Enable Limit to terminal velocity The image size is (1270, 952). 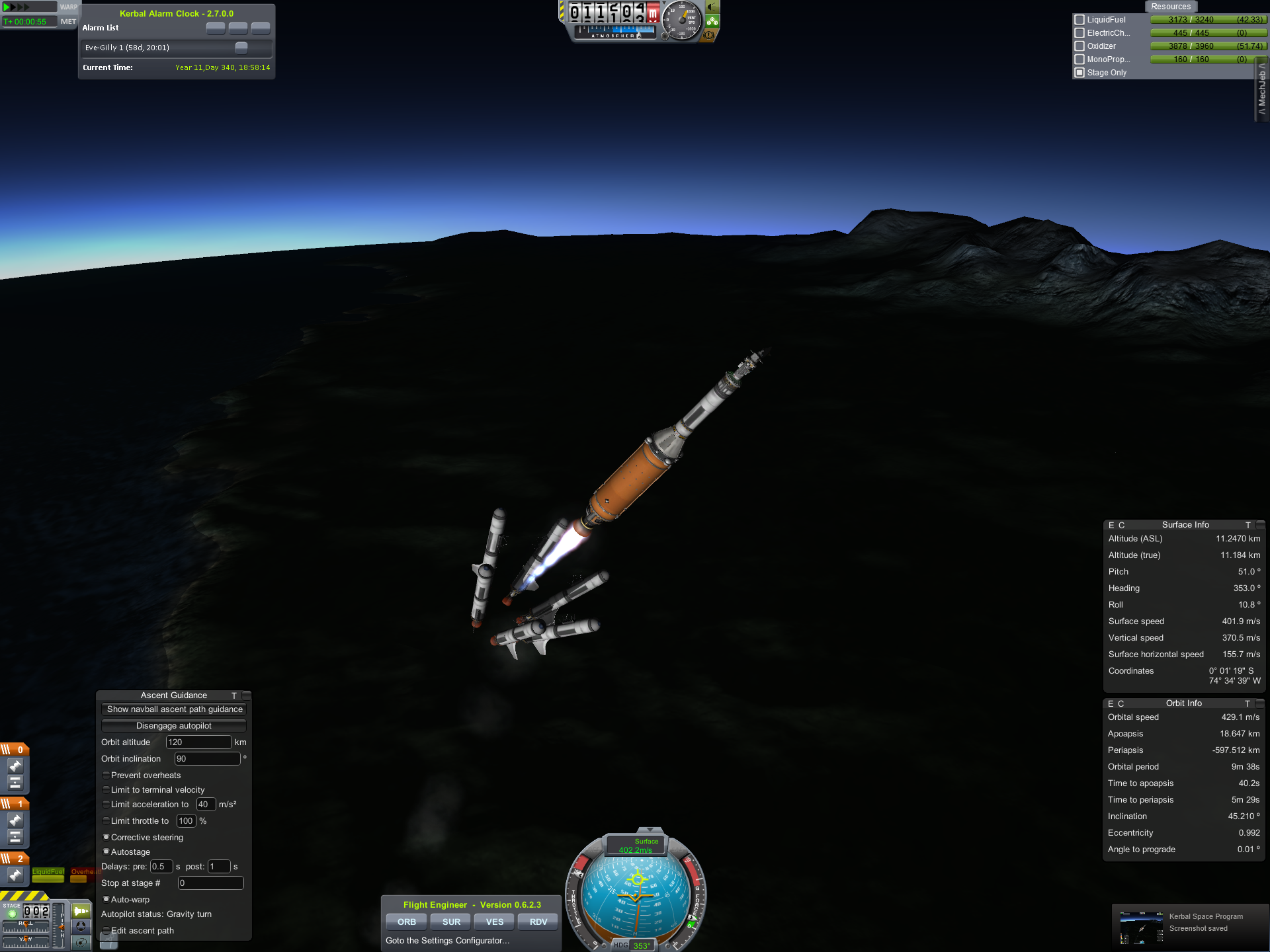coord(106,789)
